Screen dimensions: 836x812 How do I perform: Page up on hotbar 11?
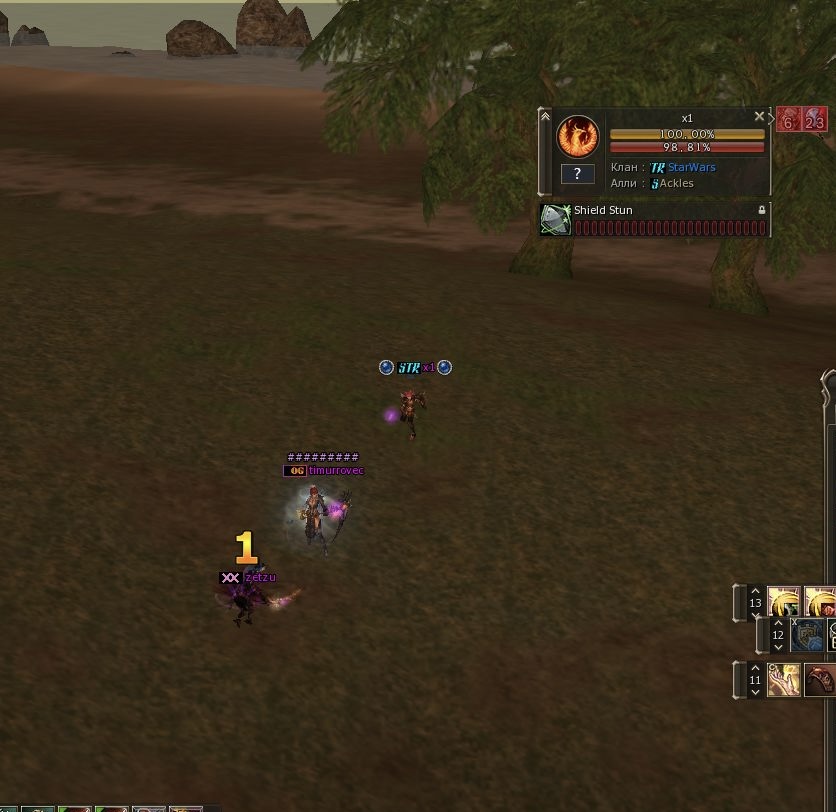point(755,668)
